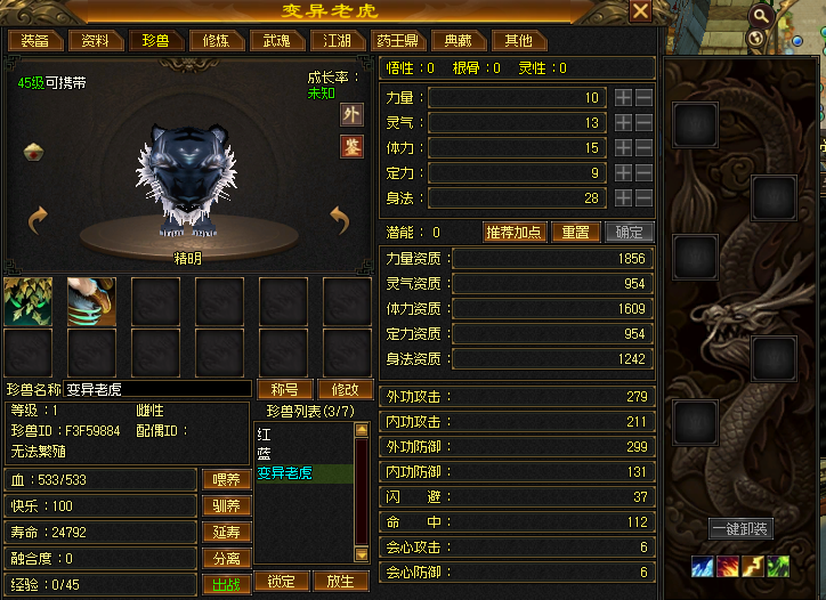This screenshot has width=826, height=600.
Task: Tame the pet using 驯养
Action: coord(226,506)
